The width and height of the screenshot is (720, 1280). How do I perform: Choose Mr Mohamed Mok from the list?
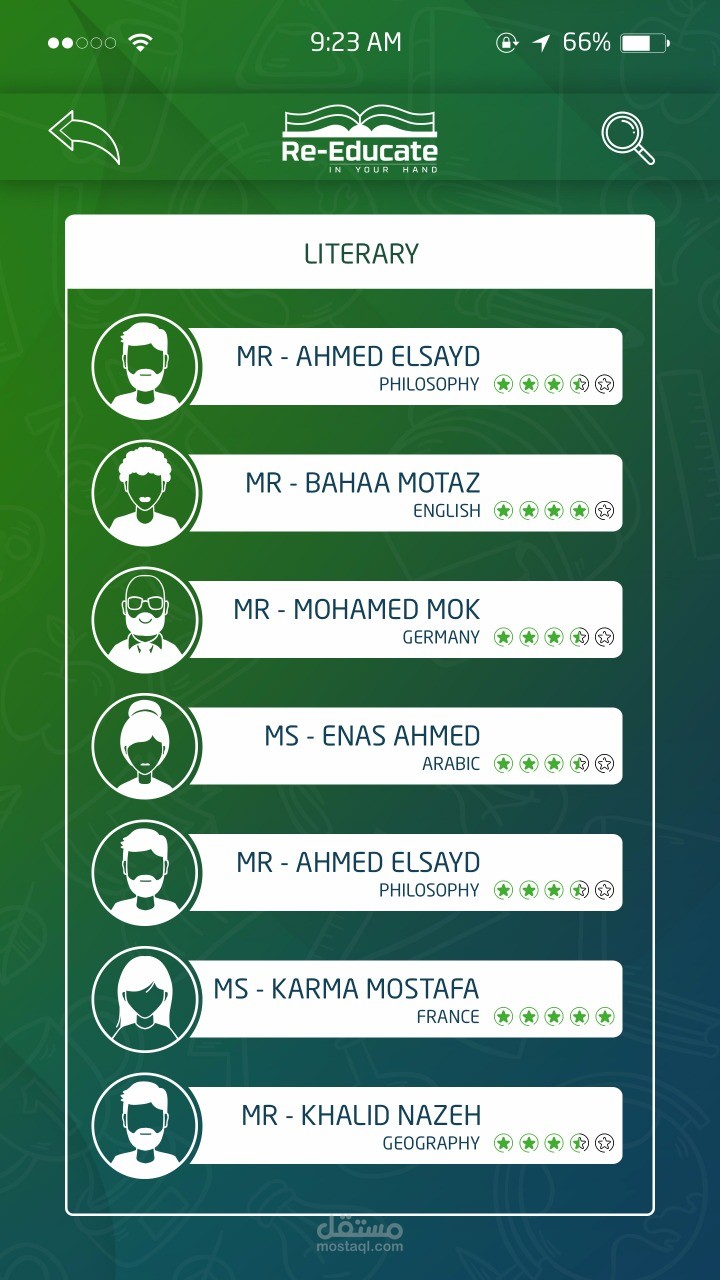(405, 619)
